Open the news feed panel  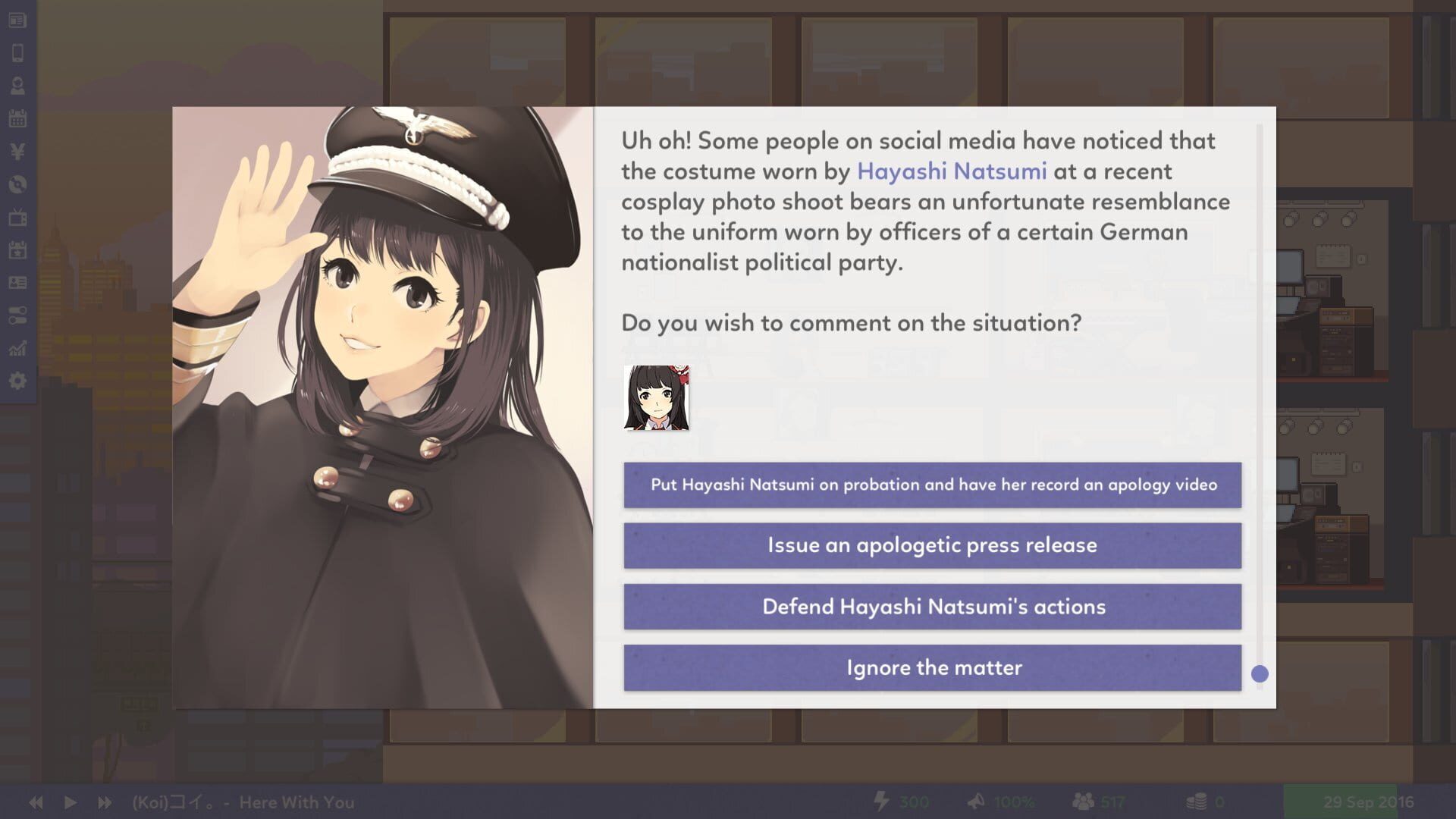(x=17, y=20)
